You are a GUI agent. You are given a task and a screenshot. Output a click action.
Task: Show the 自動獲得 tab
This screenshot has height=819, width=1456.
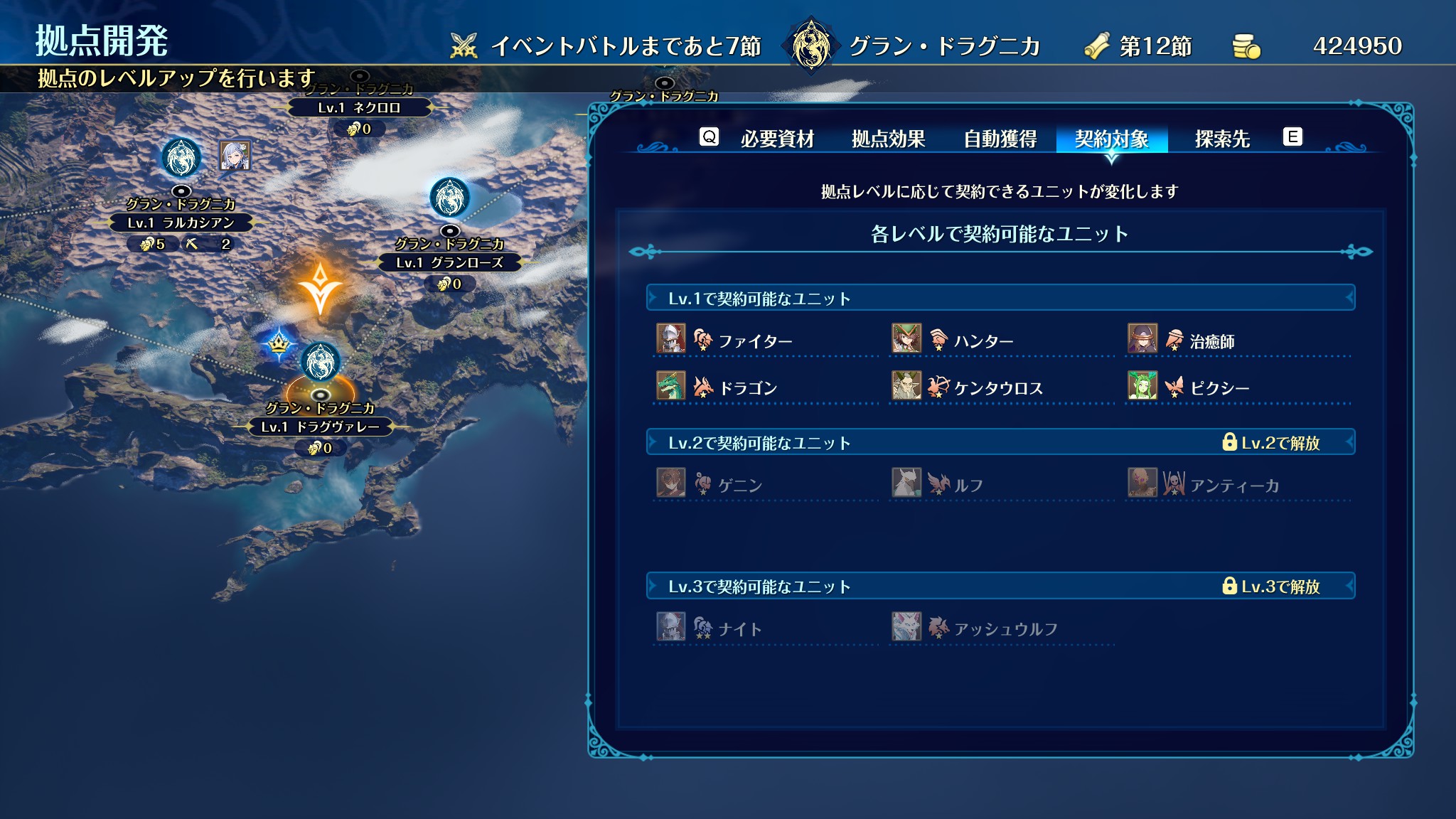[1000, 139]
